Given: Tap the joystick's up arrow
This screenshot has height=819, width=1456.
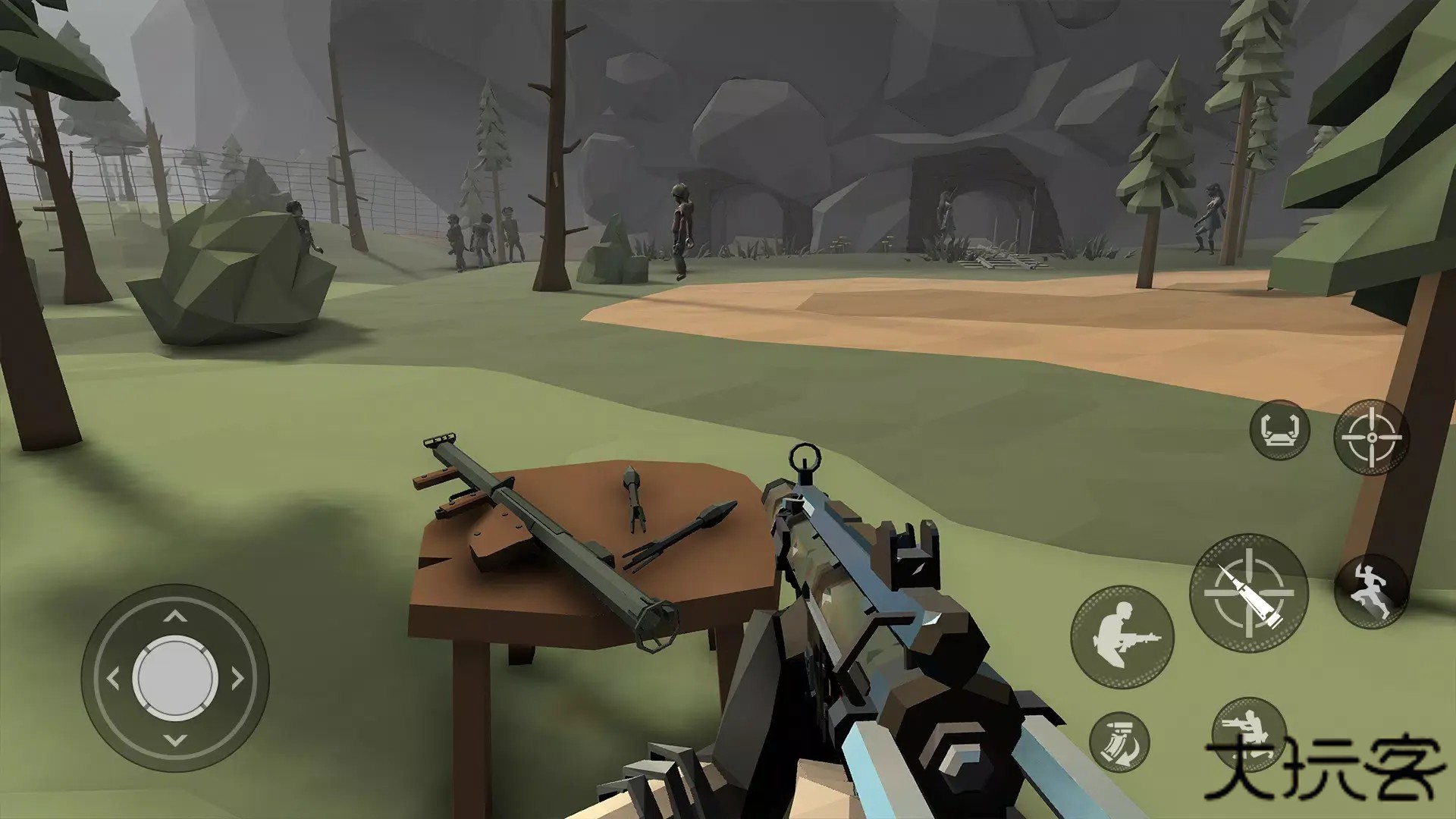Looking at the screenshot, I should click(175, 617).
